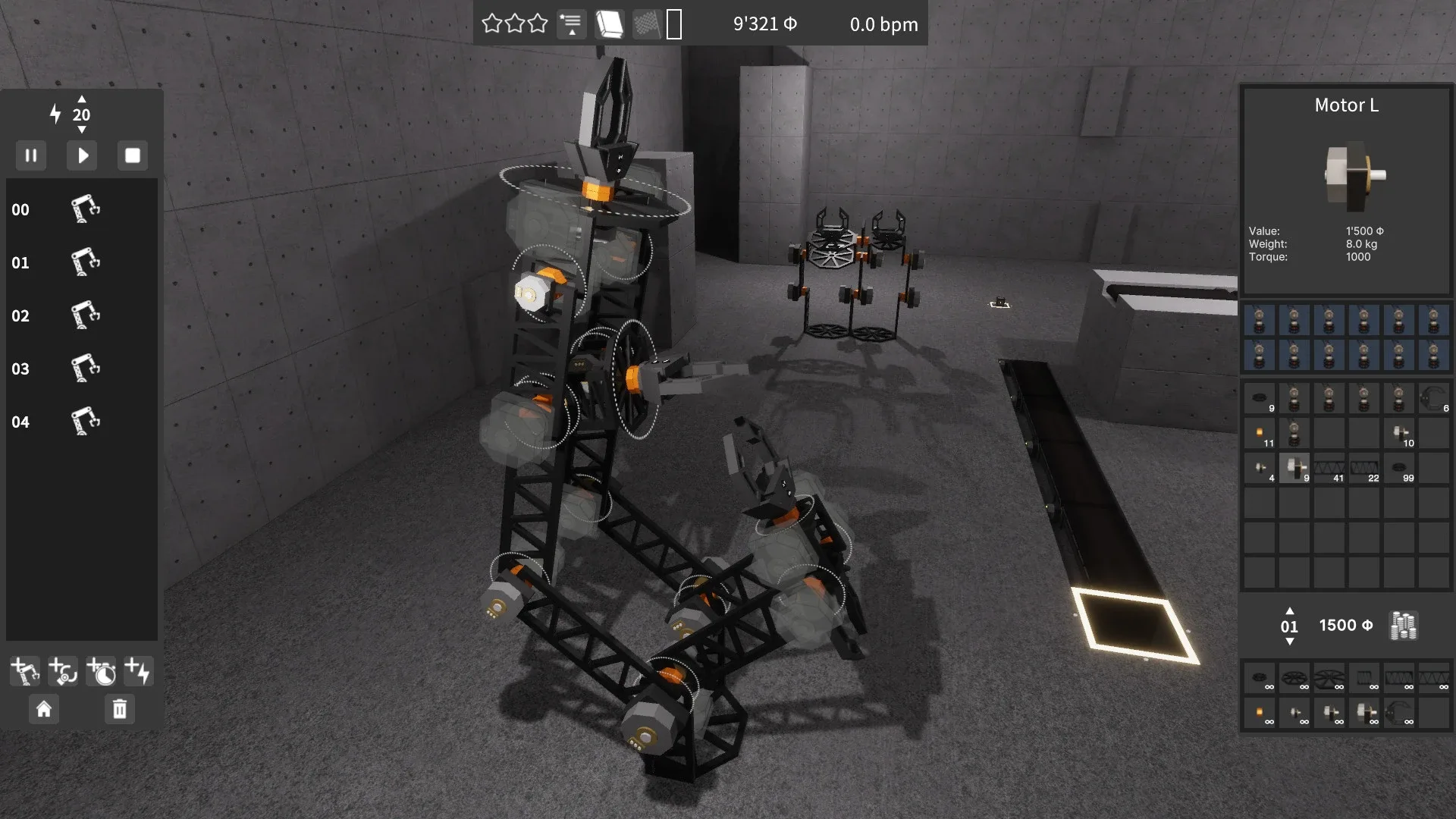Click the 'Add rotator' tool icon
This screenshot has height=819, width=1456.
pos(62,670)
